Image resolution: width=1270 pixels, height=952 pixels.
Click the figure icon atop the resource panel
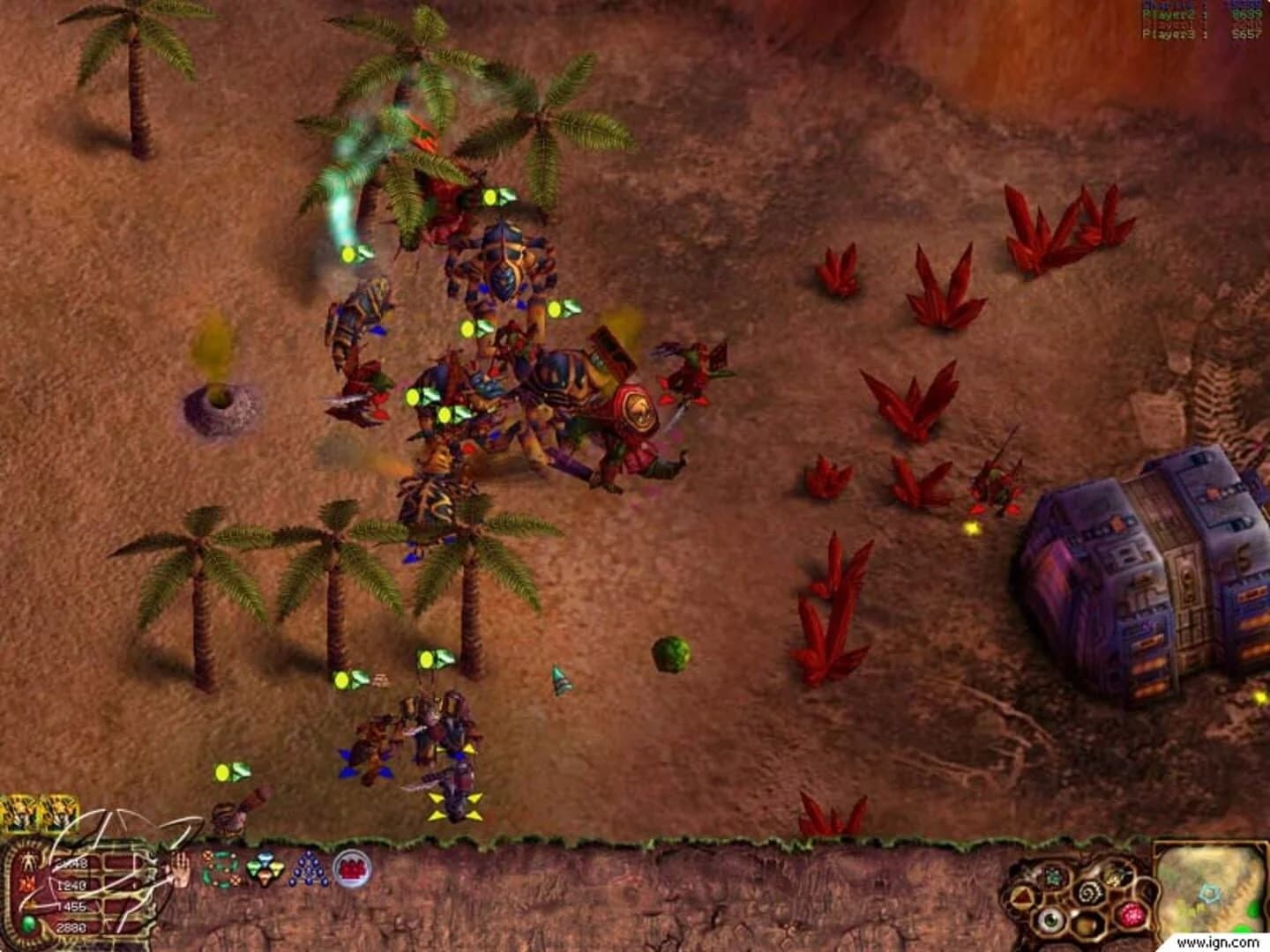tap(29, 862)
